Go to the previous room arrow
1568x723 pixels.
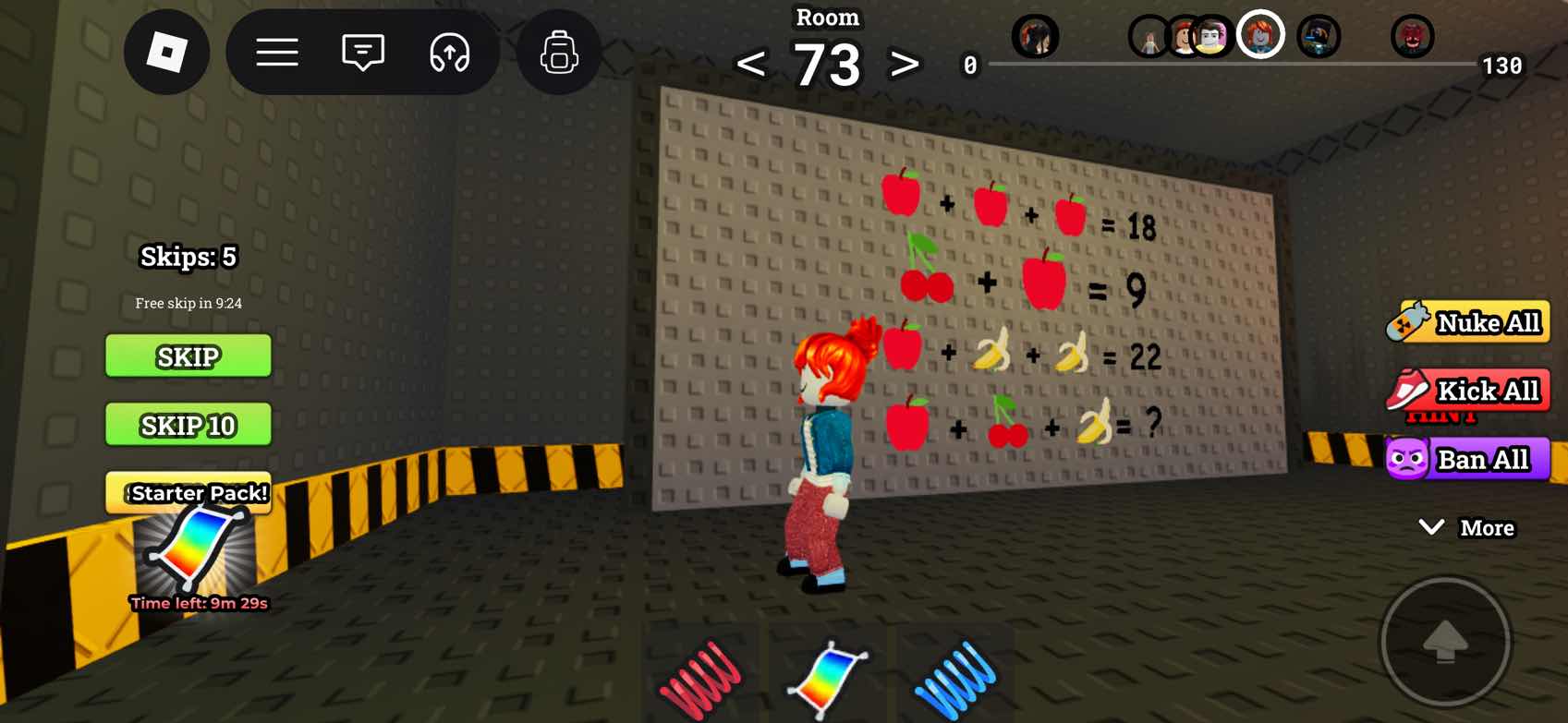751,65
